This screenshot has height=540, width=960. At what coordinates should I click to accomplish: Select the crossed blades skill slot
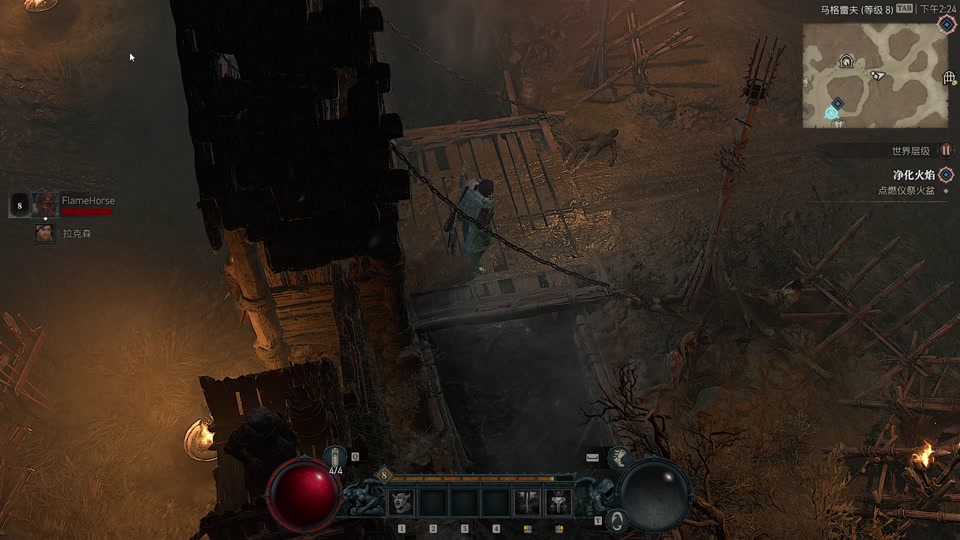click(x=558, y=502)
